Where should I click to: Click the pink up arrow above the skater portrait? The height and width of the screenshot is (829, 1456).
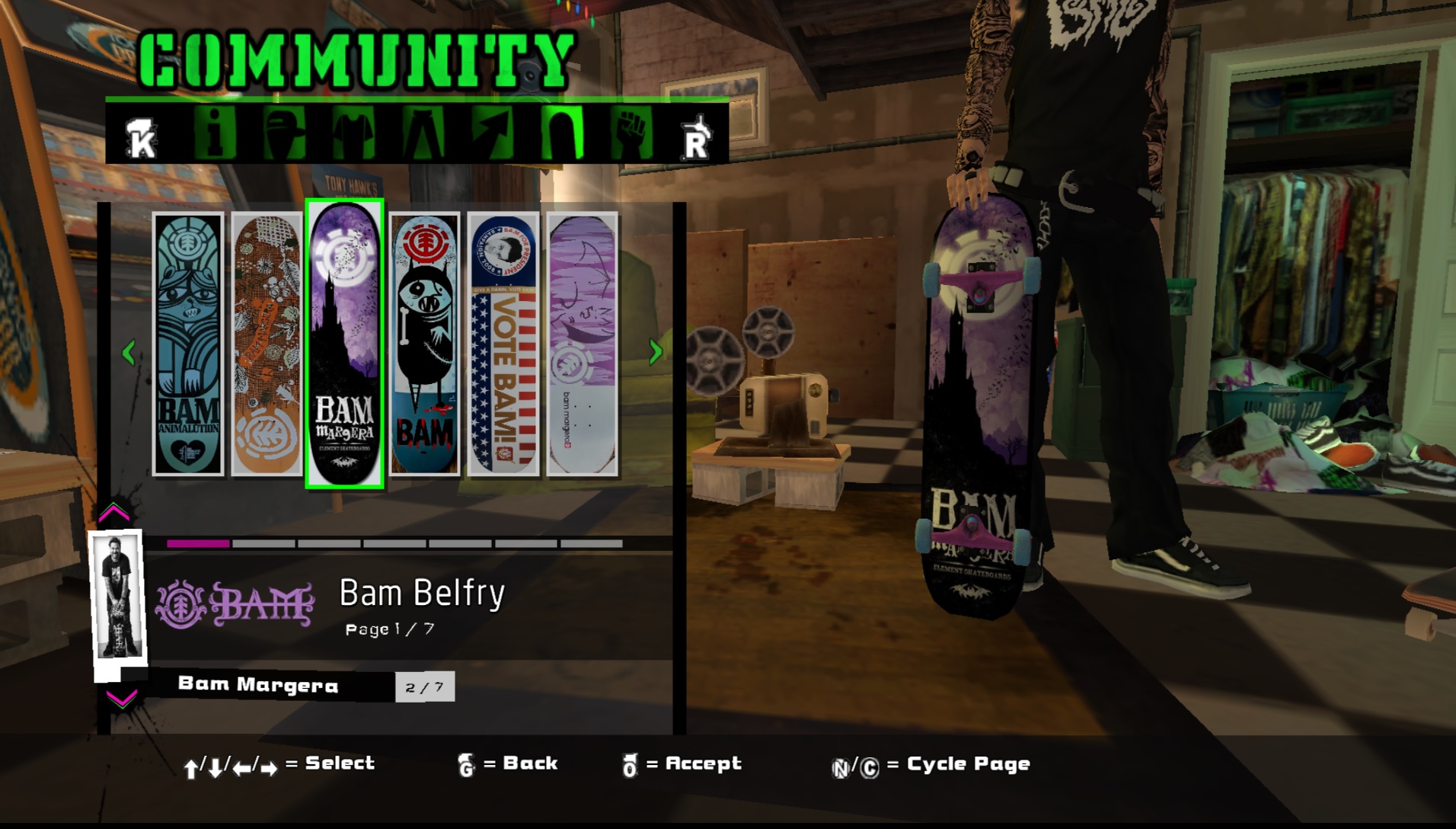pyautogui.click(x=114, y=512)
